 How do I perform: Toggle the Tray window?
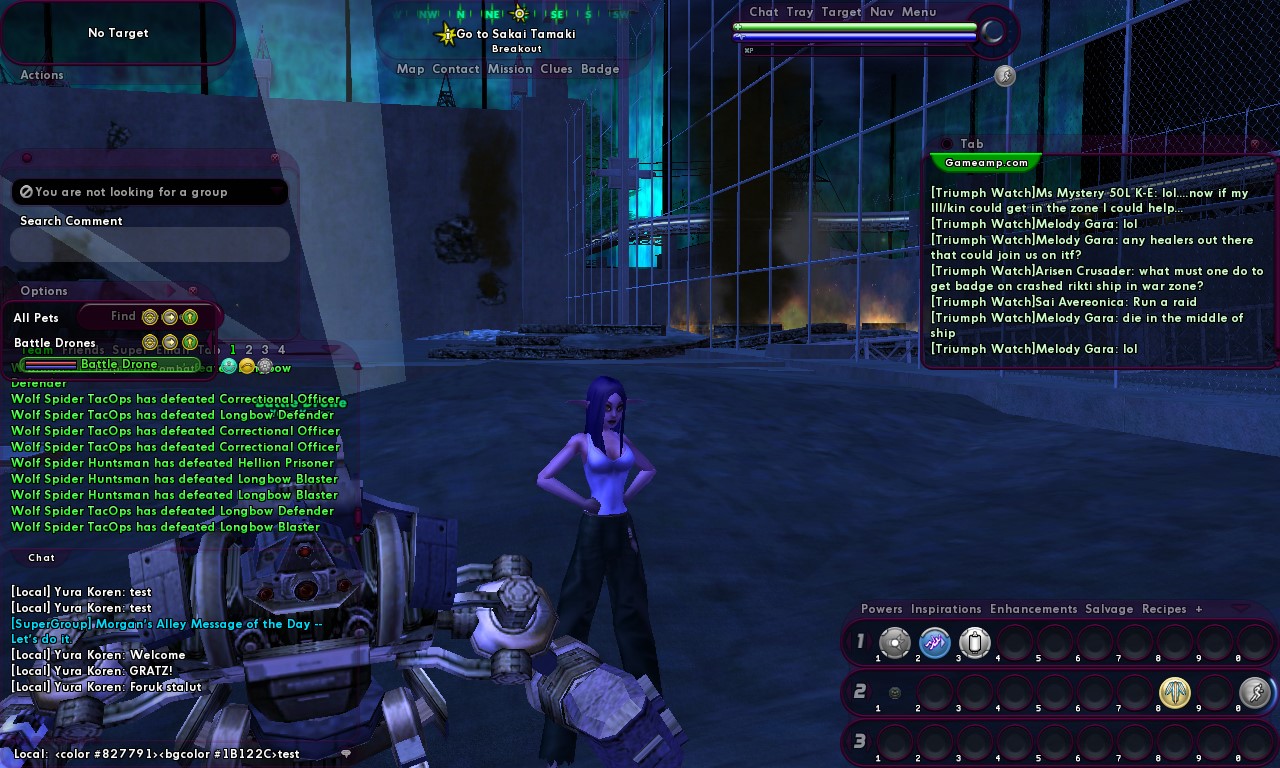(x=799, y=12)
